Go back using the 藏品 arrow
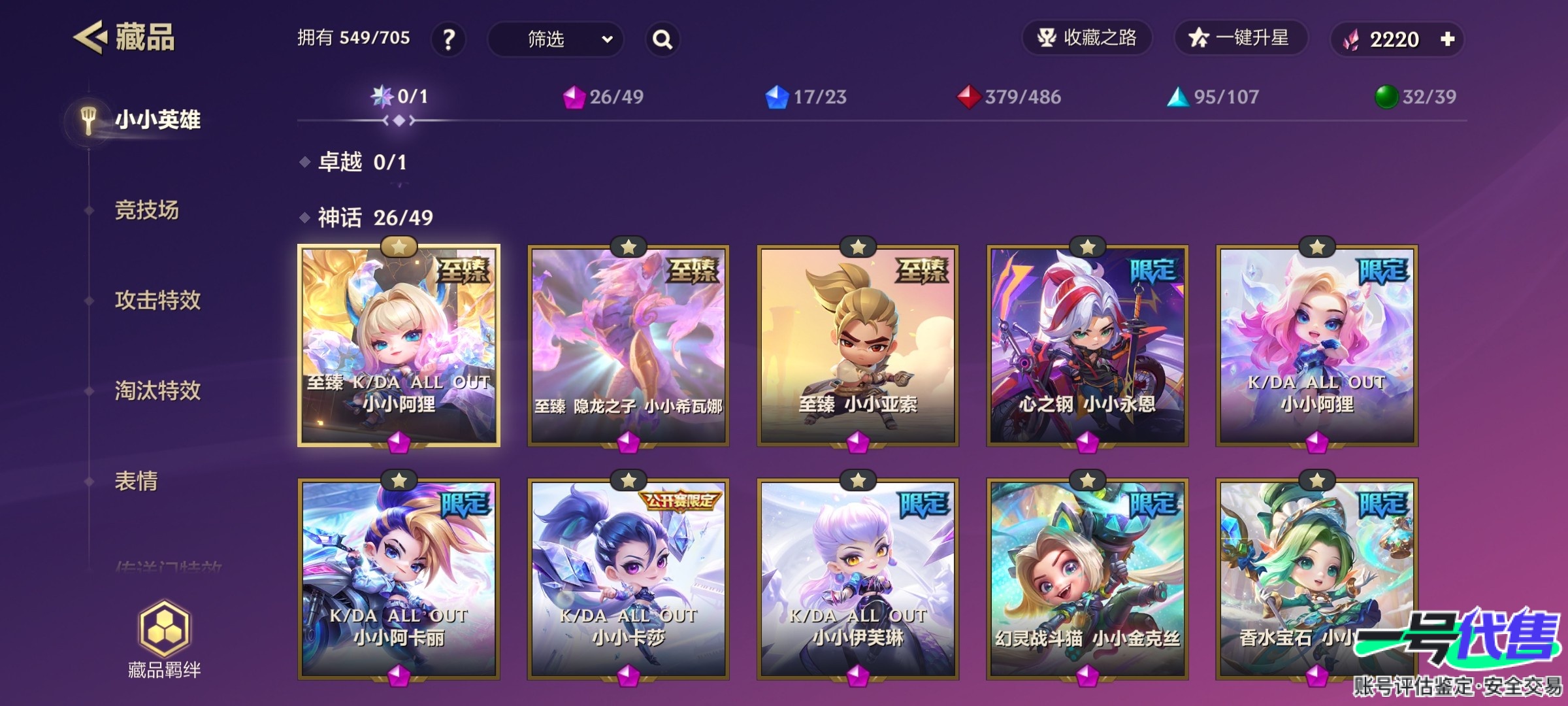 click(x=90, y=37)
